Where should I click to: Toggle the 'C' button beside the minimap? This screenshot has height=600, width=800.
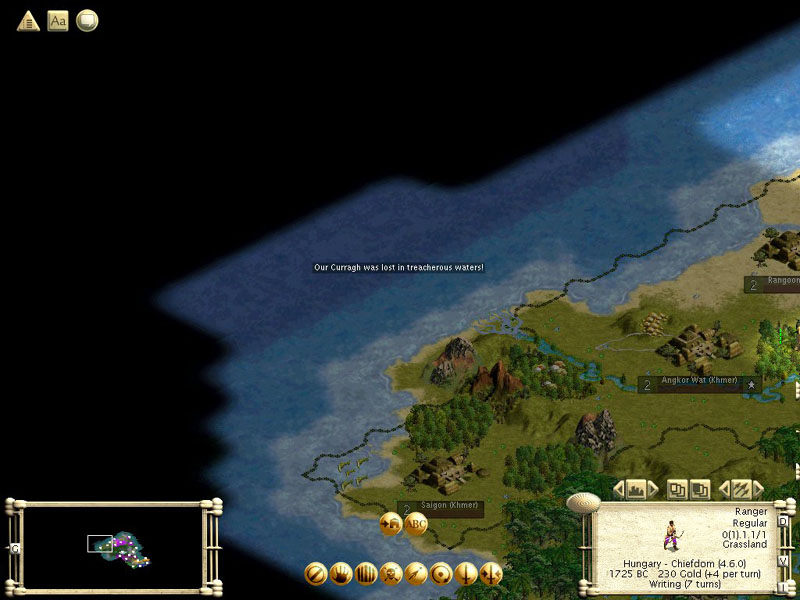pos(15,548)
